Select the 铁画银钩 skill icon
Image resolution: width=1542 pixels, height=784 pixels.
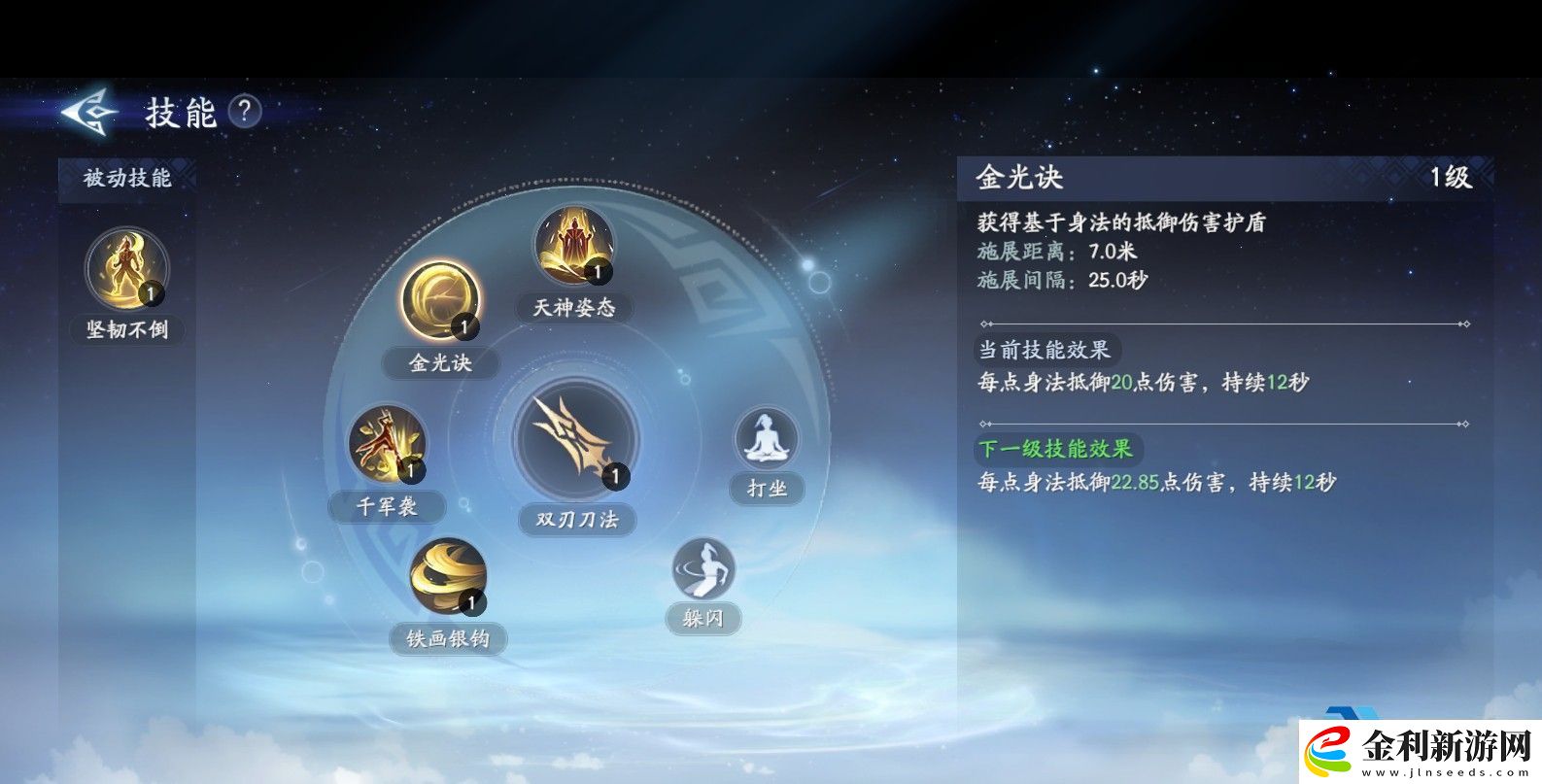tap(449, 575)
